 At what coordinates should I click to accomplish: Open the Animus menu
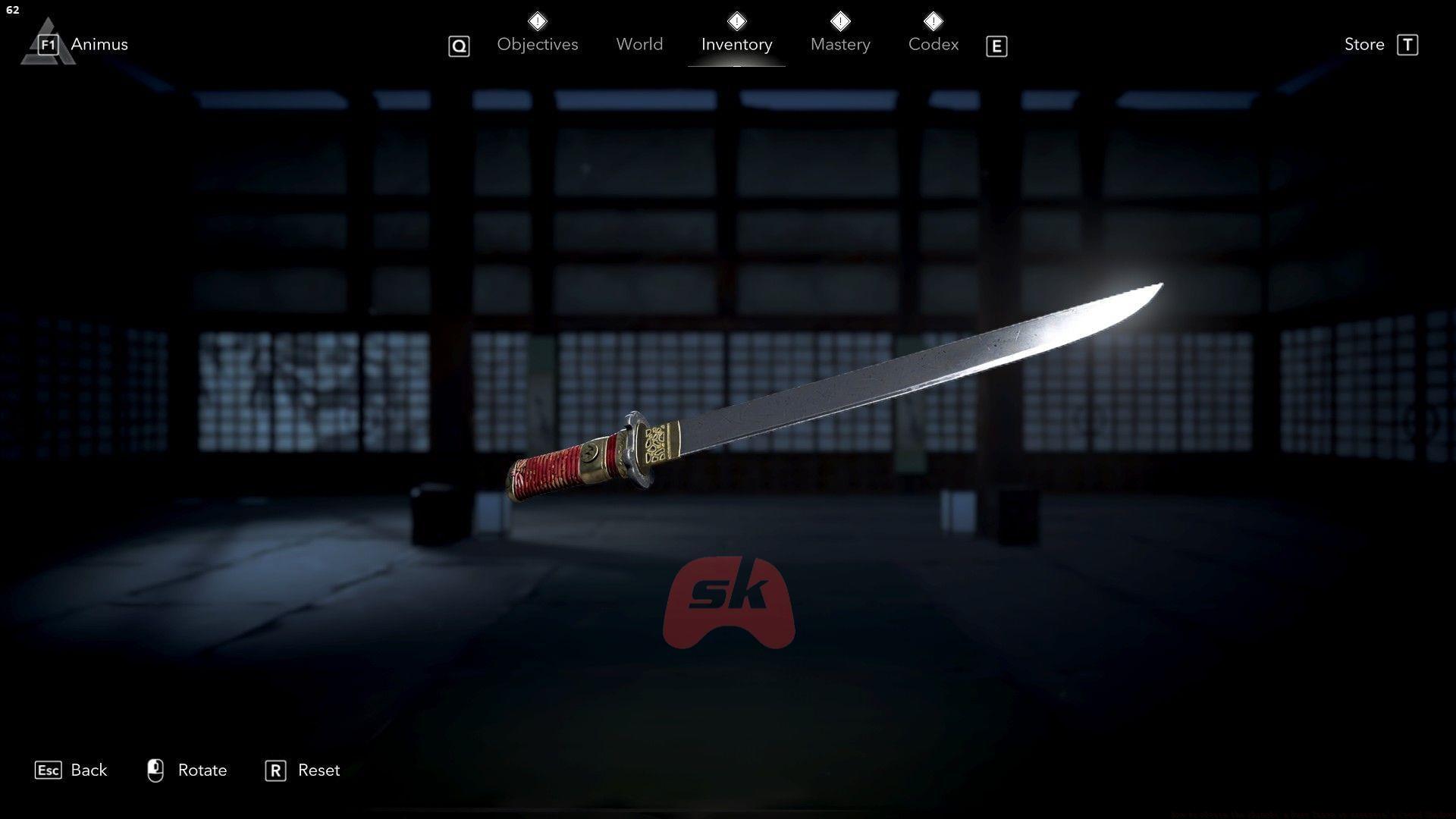[99, 44]
